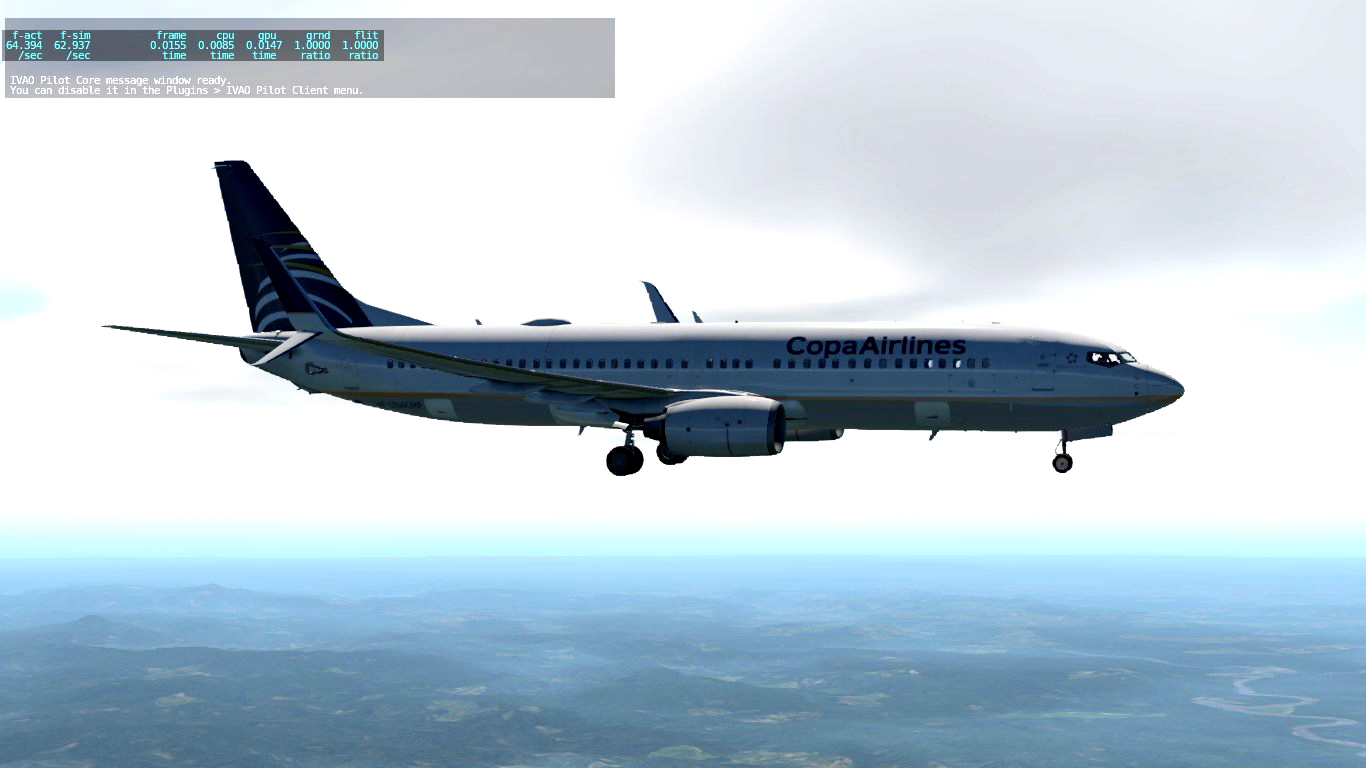Click the cpu time indicator

click(221, 35)
